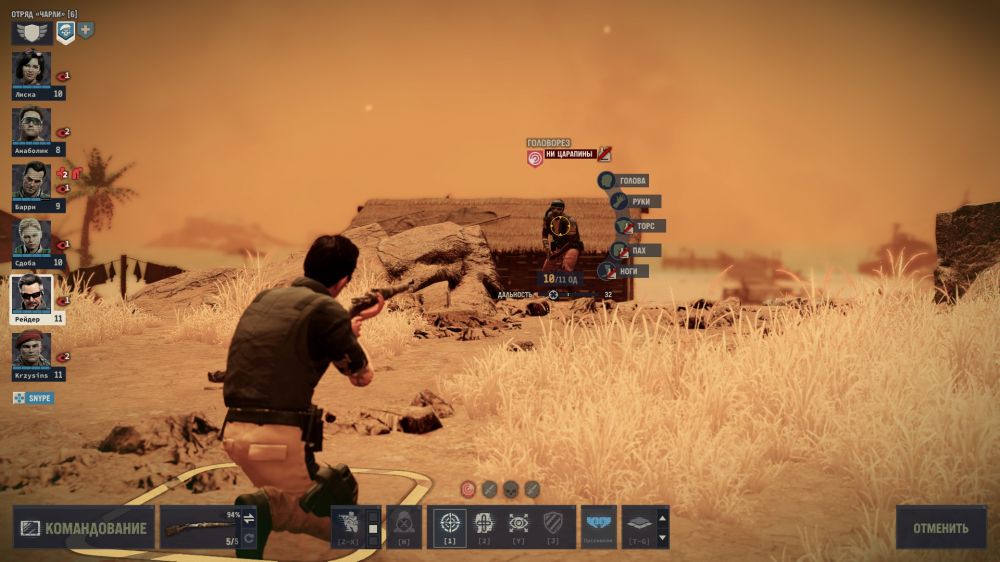This screenshot has height=562, width=1000.
Task: Select squad member Krzysins
Action: click(31, 349)
